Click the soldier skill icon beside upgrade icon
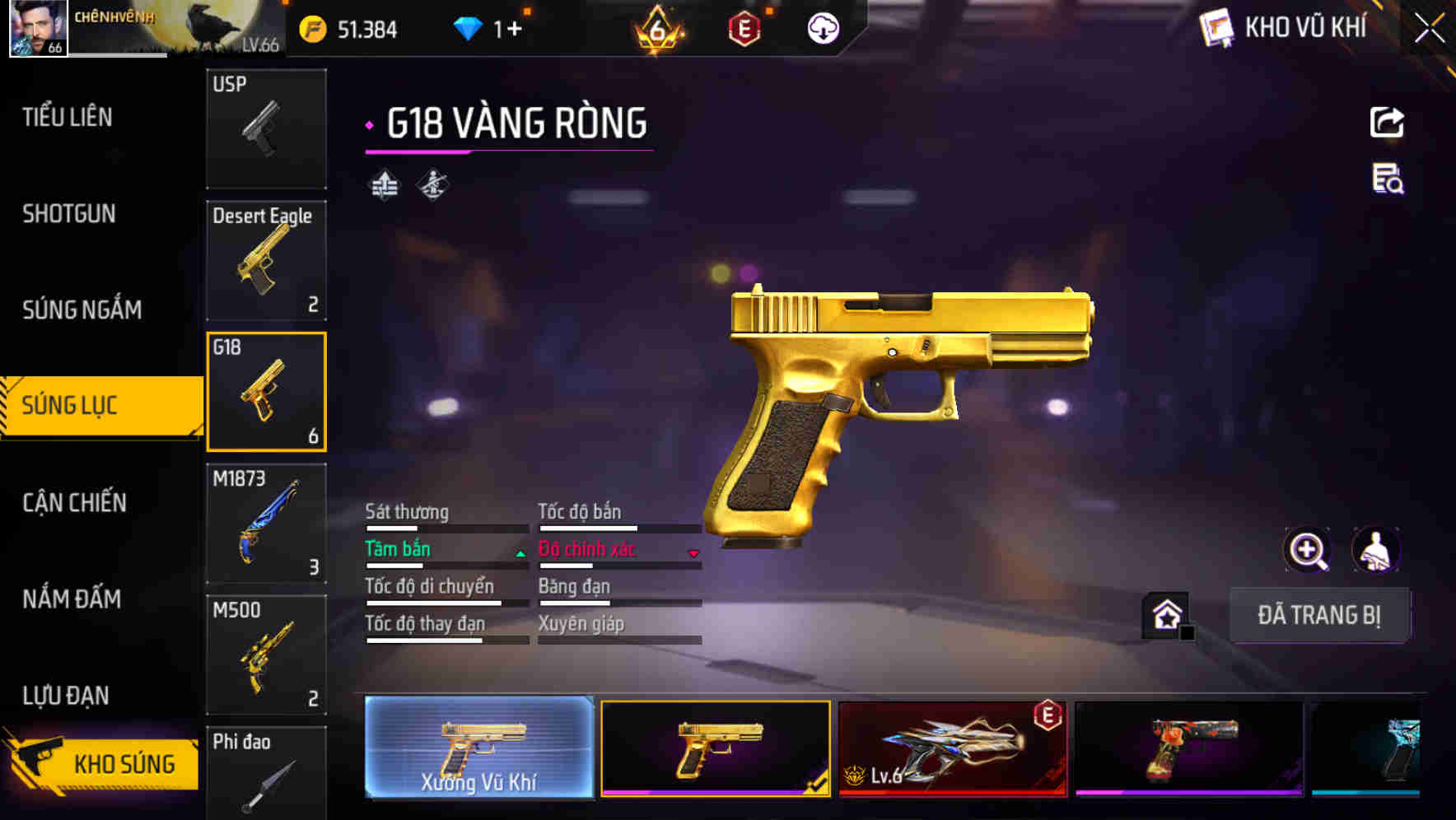This screenshot has height=820, width=1456. point(432,184)
